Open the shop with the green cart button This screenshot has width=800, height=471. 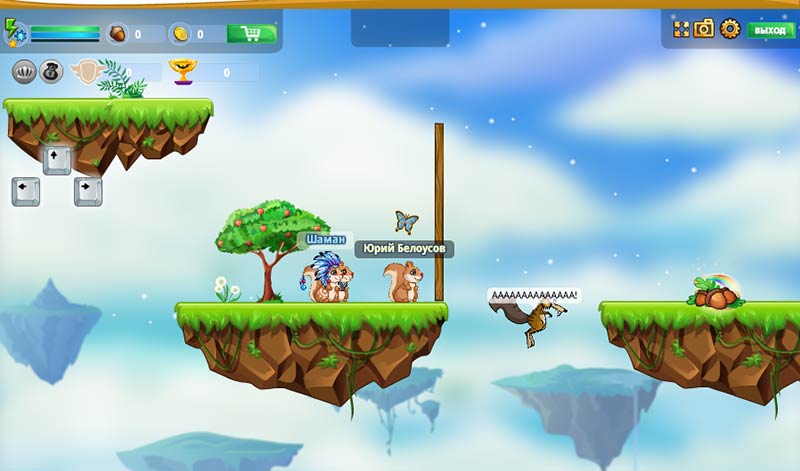pyautogui.click(x=251, y=34)
